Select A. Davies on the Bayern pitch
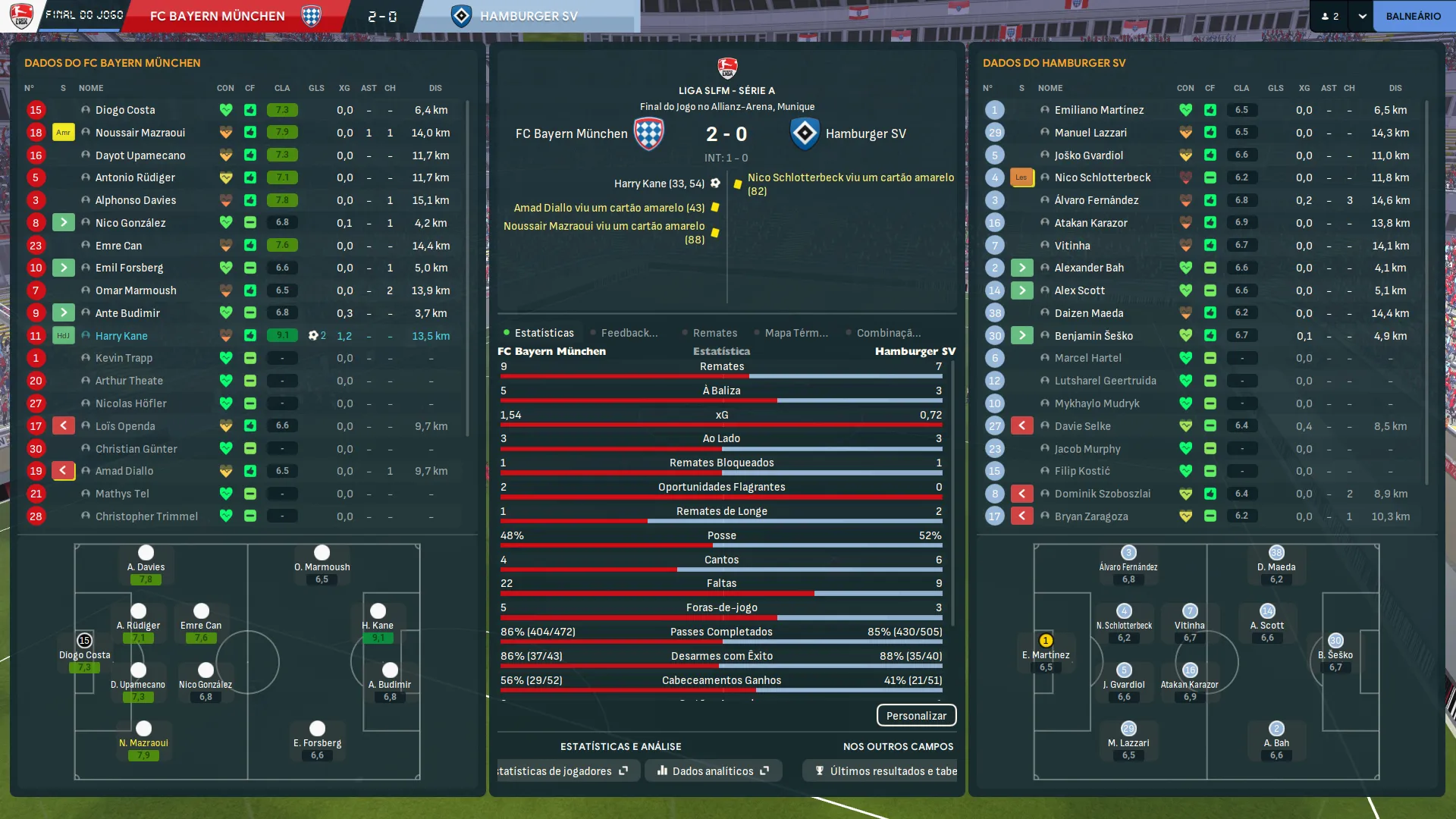The image size is (1456, 819). 146,561
